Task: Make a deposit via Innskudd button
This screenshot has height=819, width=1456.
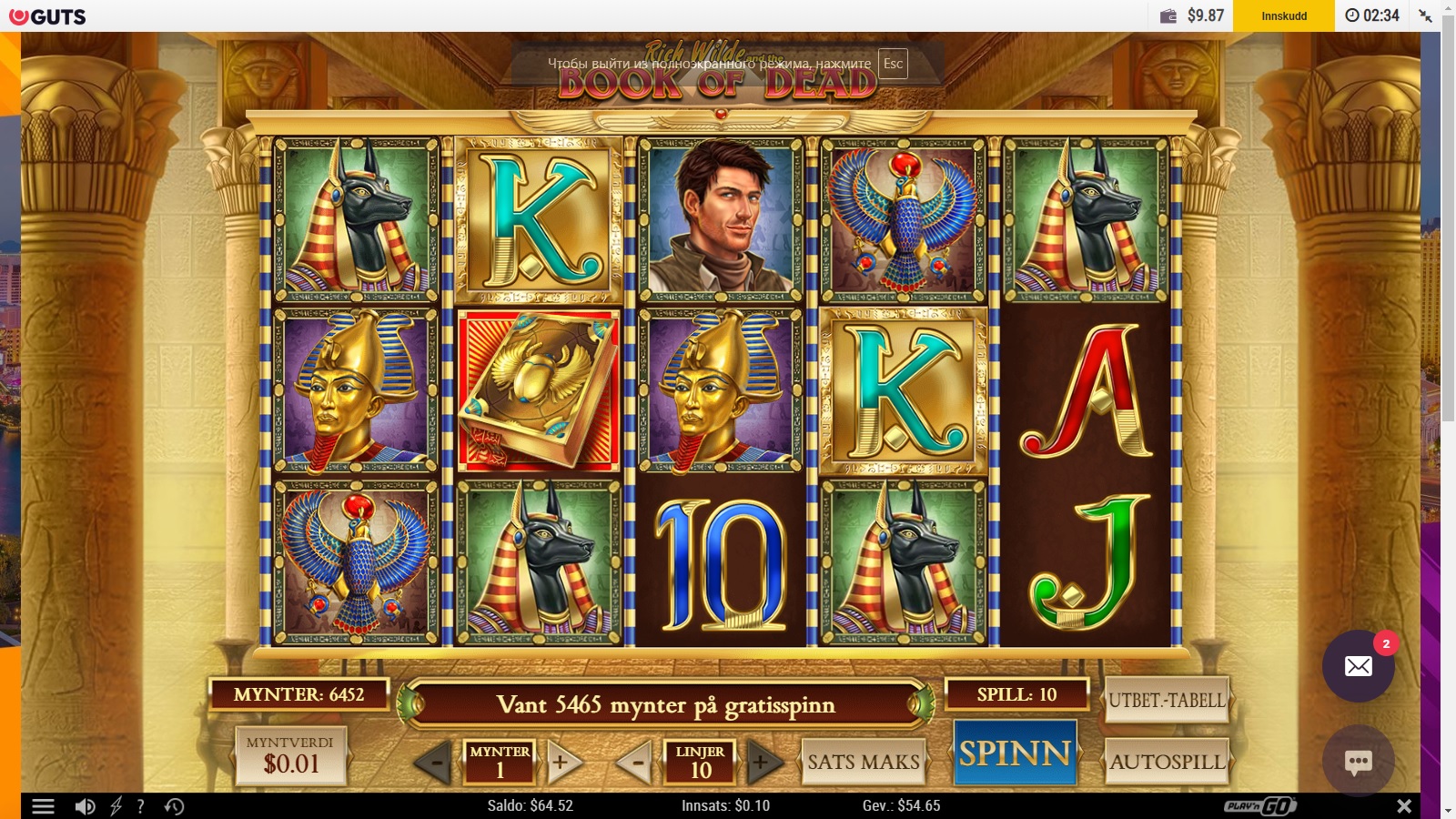Action: point(1283,15)
